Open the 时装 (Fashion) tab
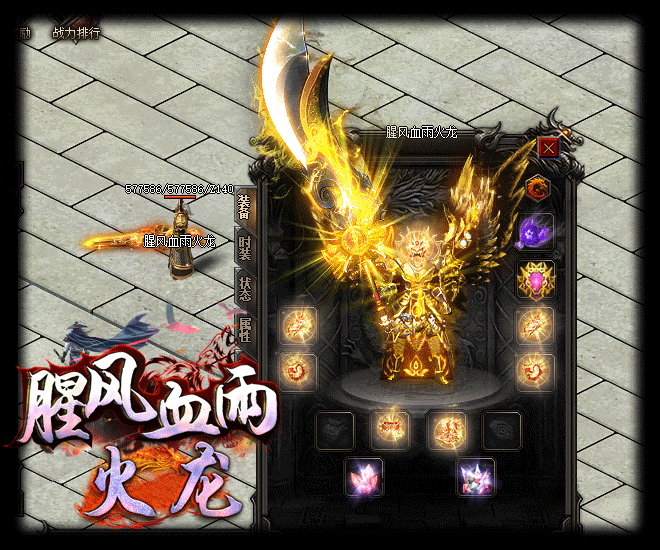 point(244,248)
